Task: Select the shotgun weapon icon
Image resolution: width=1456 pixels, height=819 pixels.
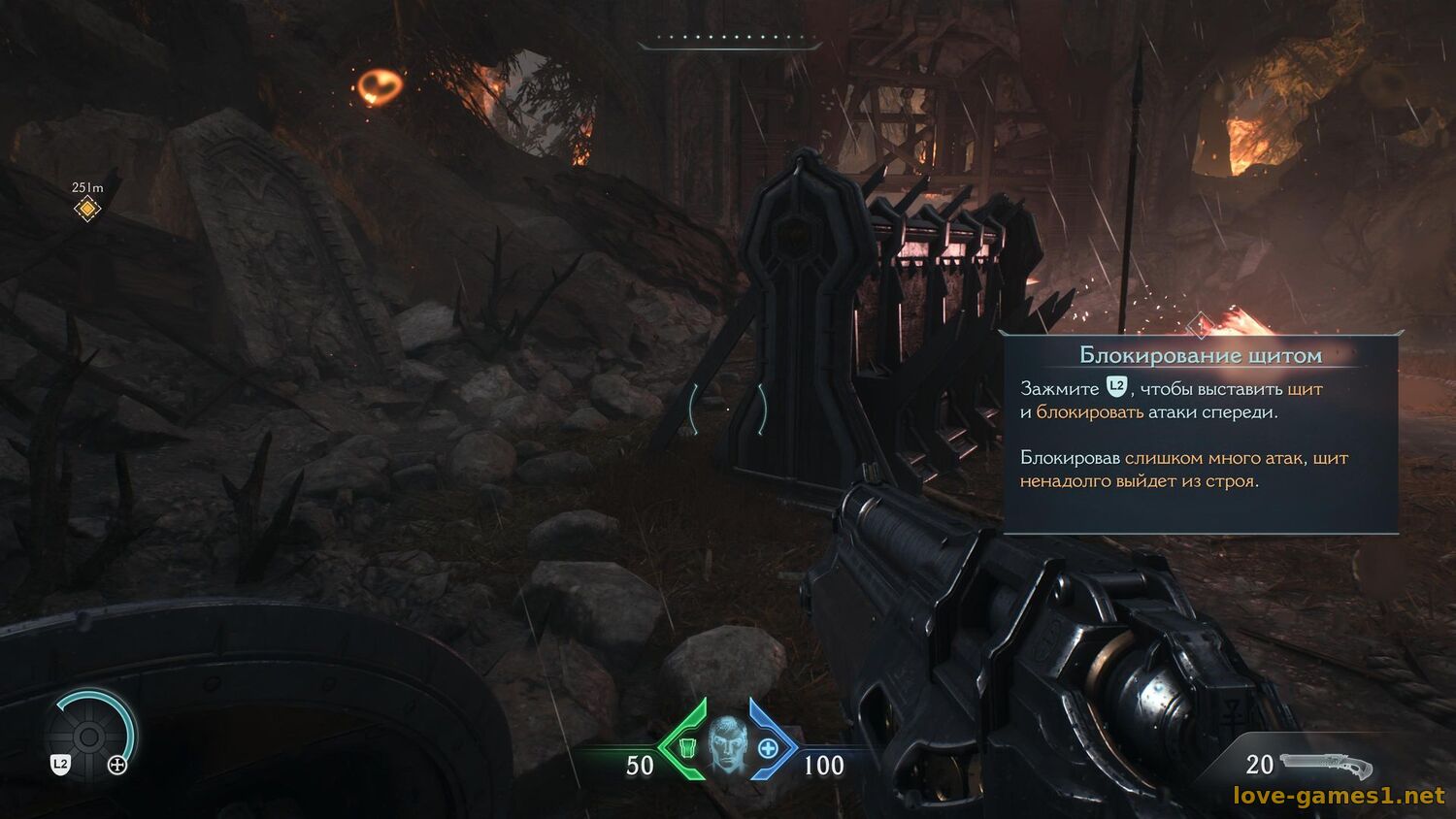Action: (1326, 766)
